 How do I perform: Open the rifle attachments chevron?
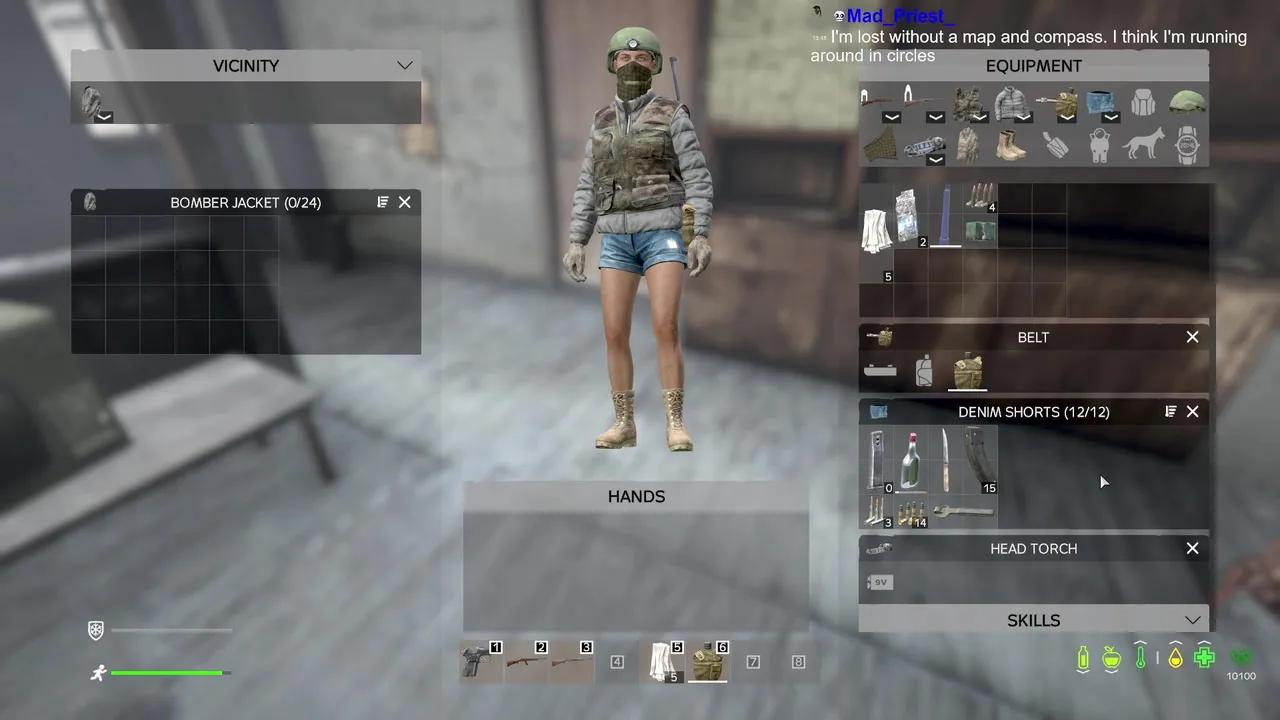point(891,117)
